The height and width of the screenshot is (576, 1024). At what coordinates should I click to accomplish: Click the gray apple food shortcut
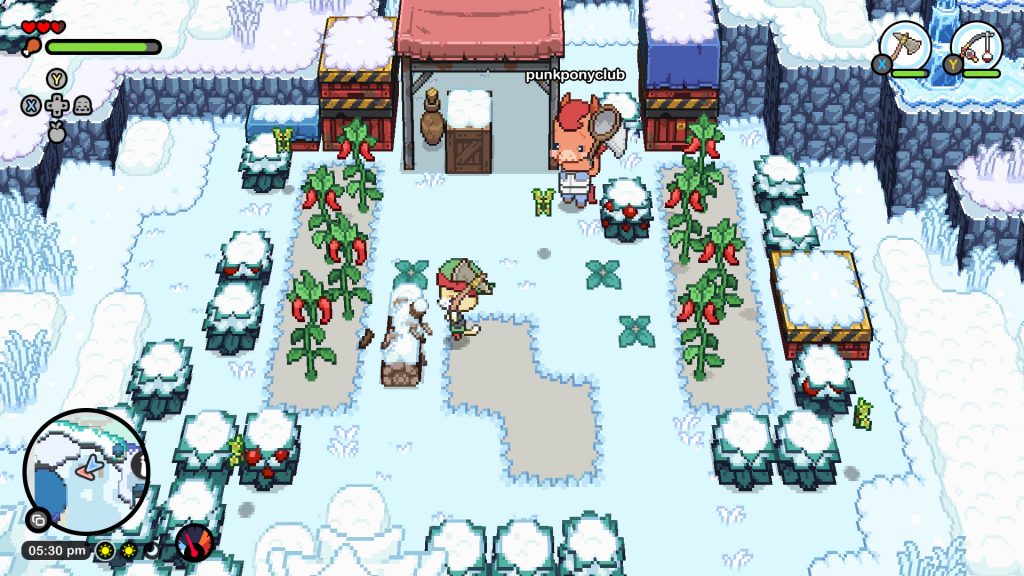[x=57, y=128]
